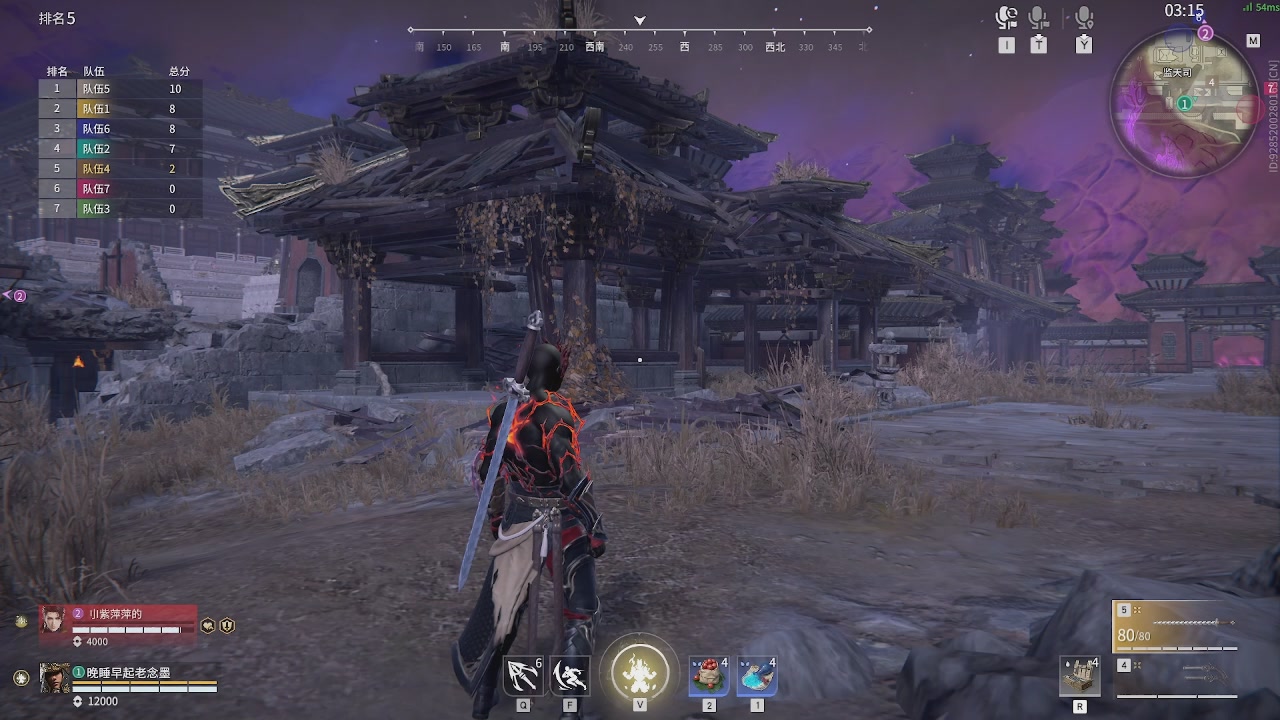Select the weapon repair kit slot

click(x=1080, y=677)
